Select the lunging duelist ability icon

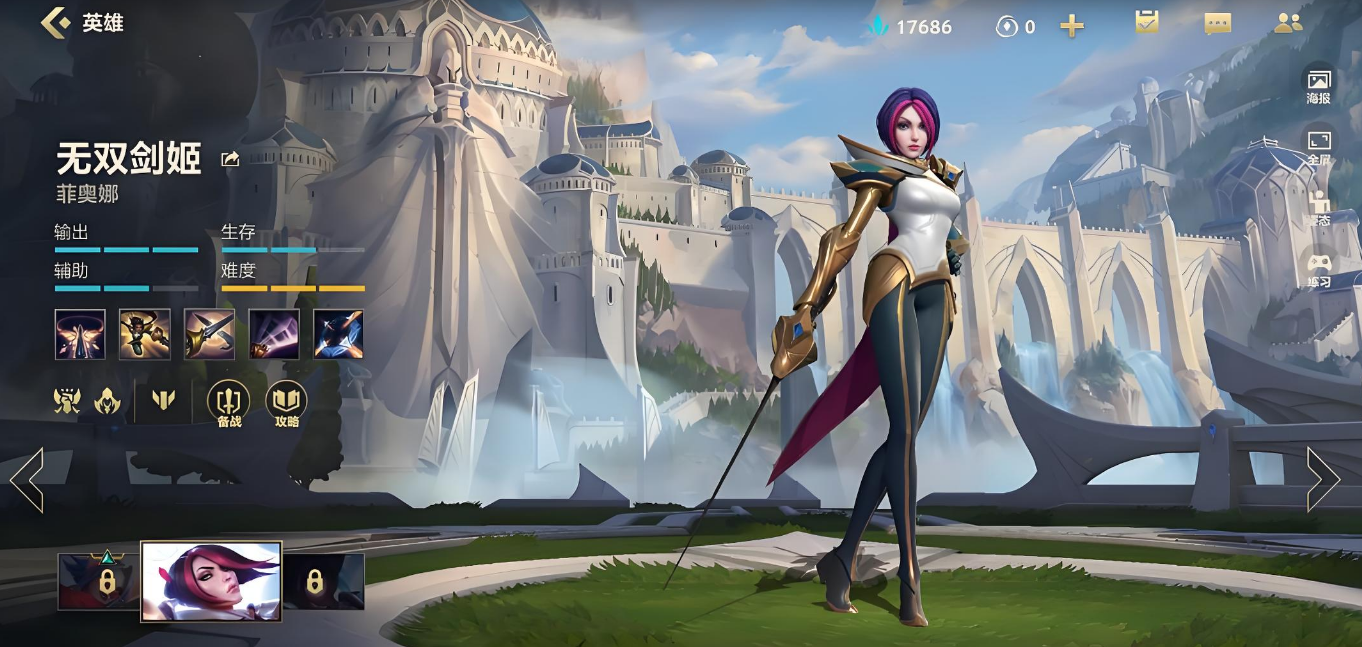tap(144, 334)
